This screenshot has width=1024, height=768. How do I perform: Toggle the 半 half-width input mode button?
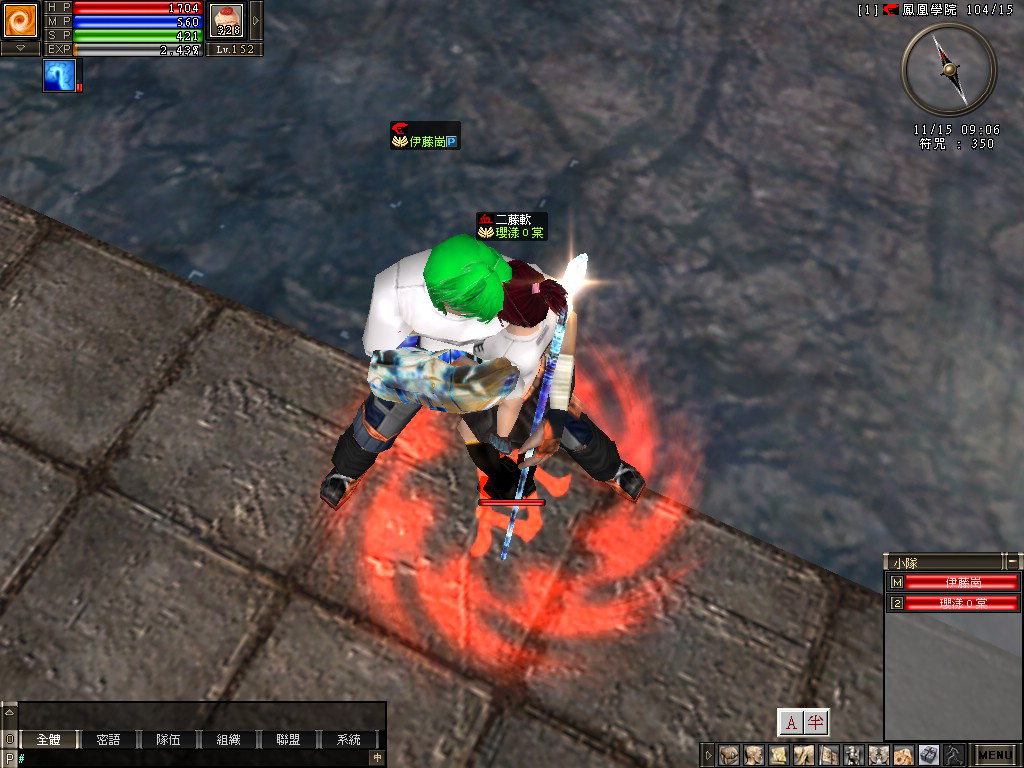(x=816, y=723)
